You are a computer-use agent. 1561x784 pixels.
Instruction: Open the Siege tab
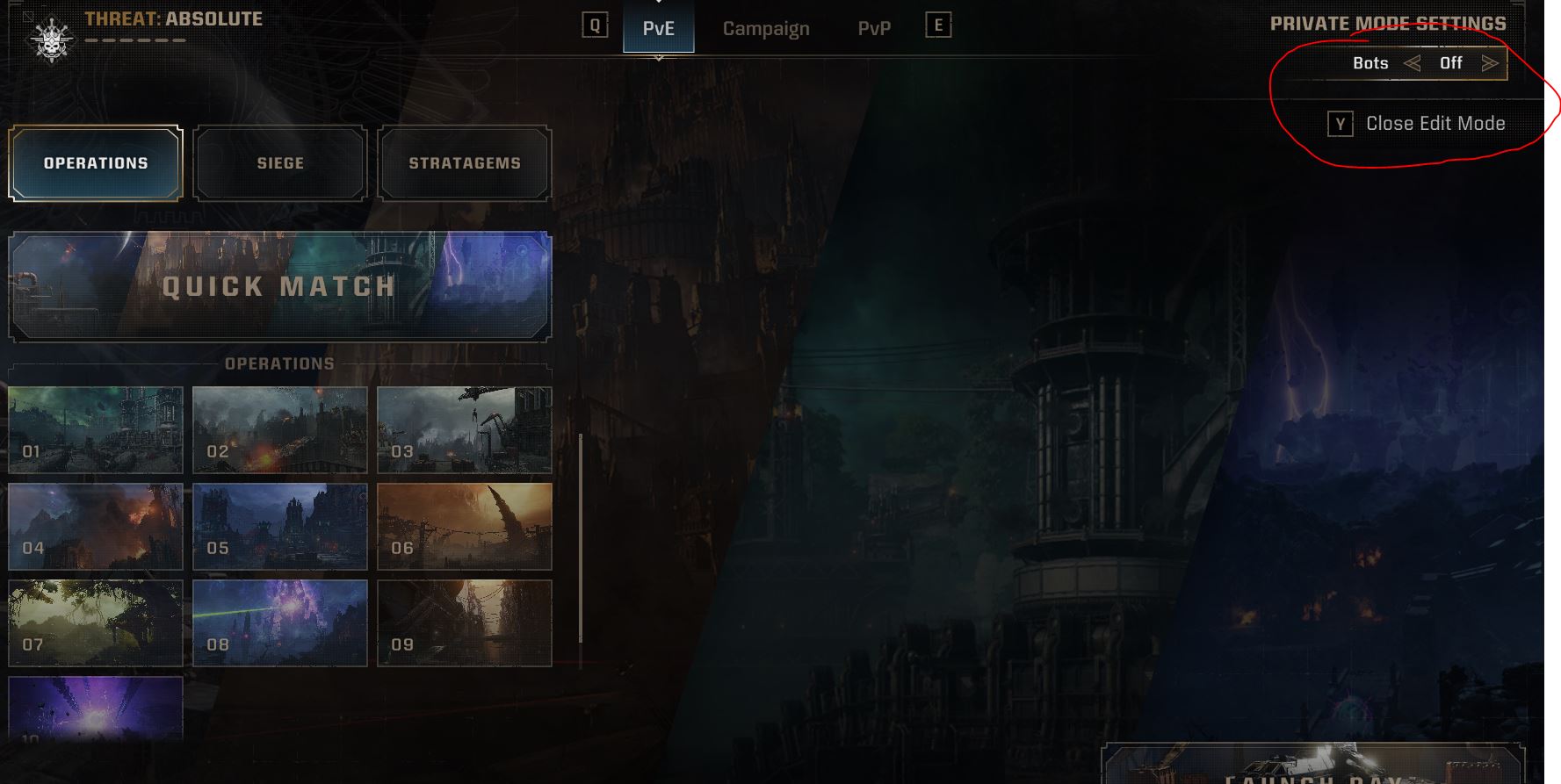[x=279, y=162]
